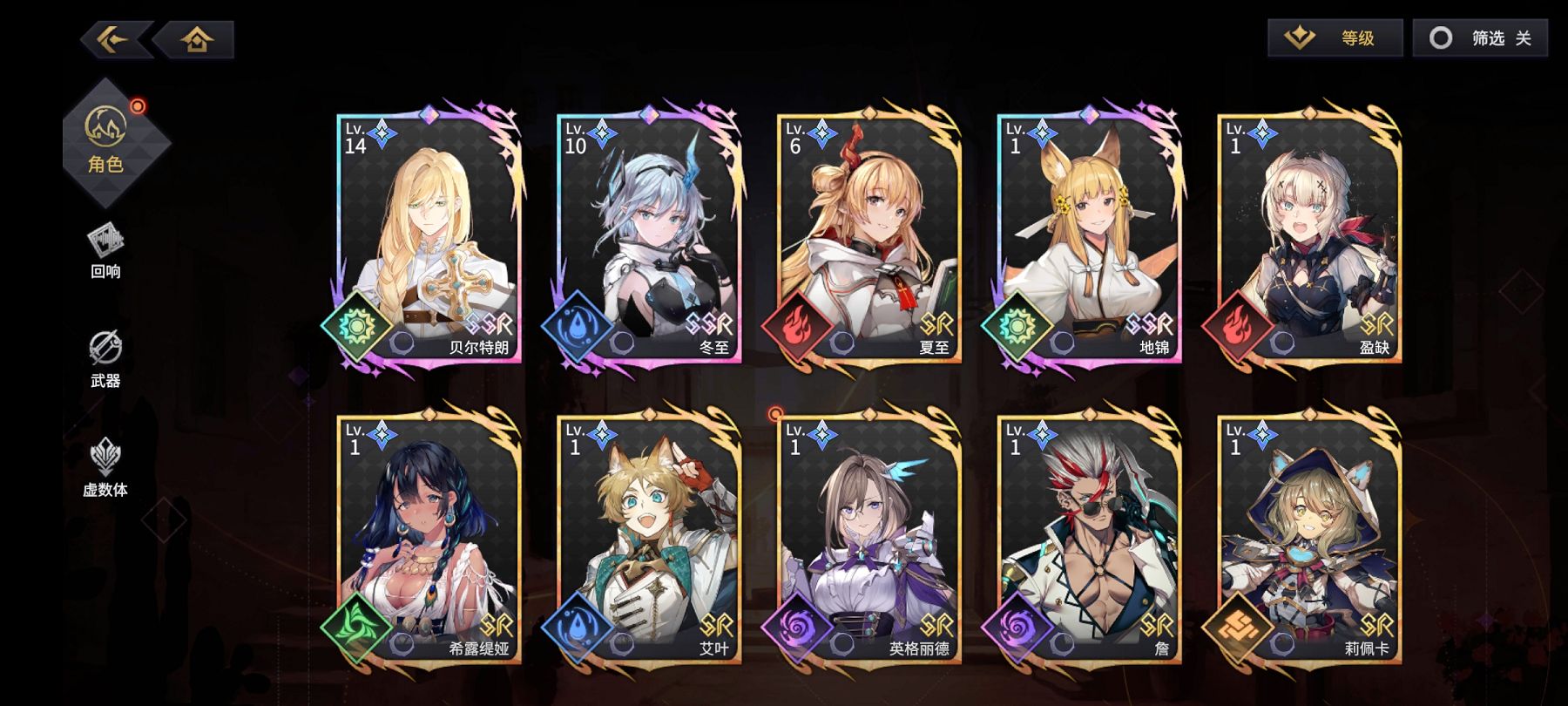The image size is (1568, 706).
Task: Switch to the 虚数体 tab
Action: (x=105, y=468)
